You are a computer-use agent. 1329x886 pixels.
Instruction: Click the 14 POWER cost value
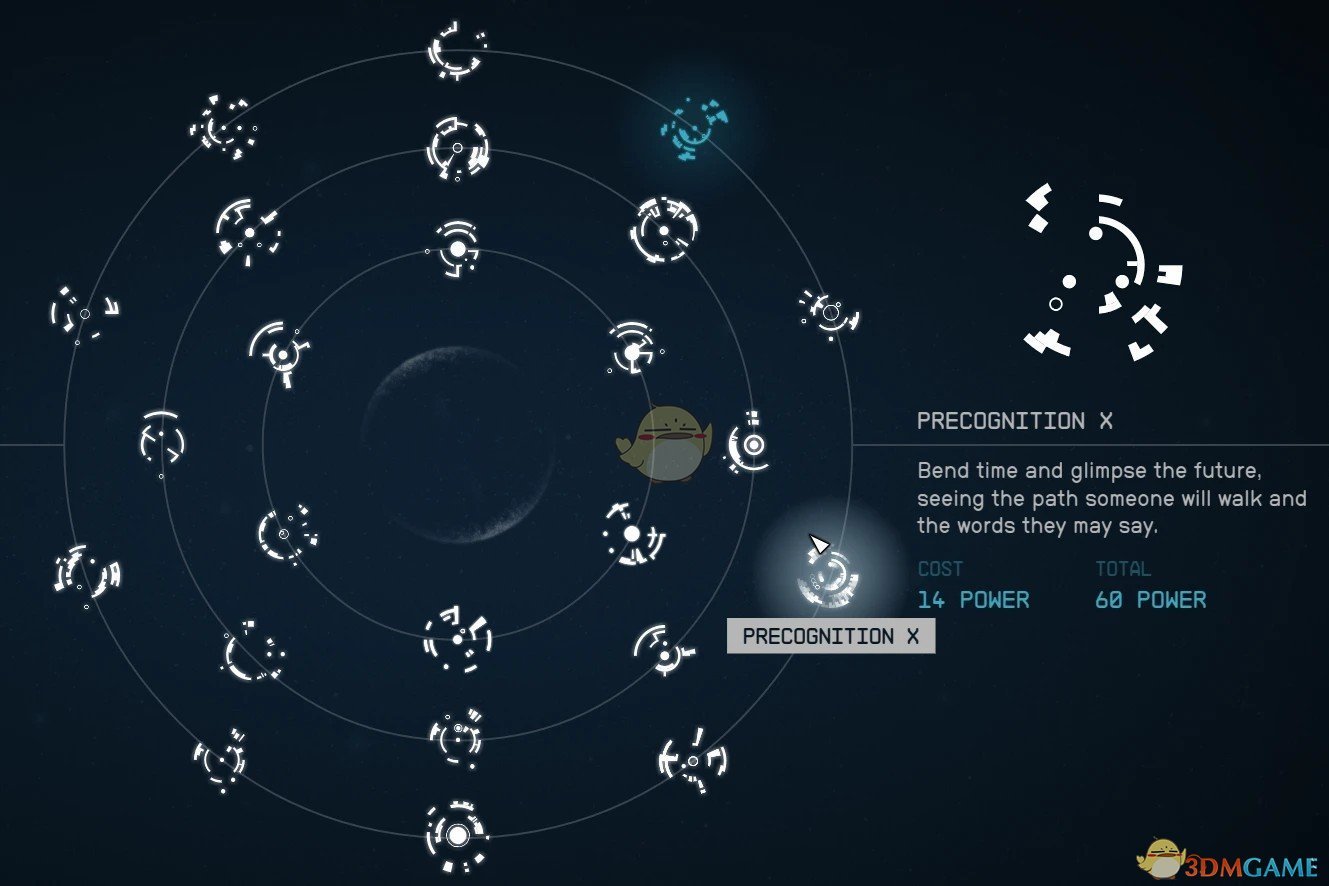point(973,600)
